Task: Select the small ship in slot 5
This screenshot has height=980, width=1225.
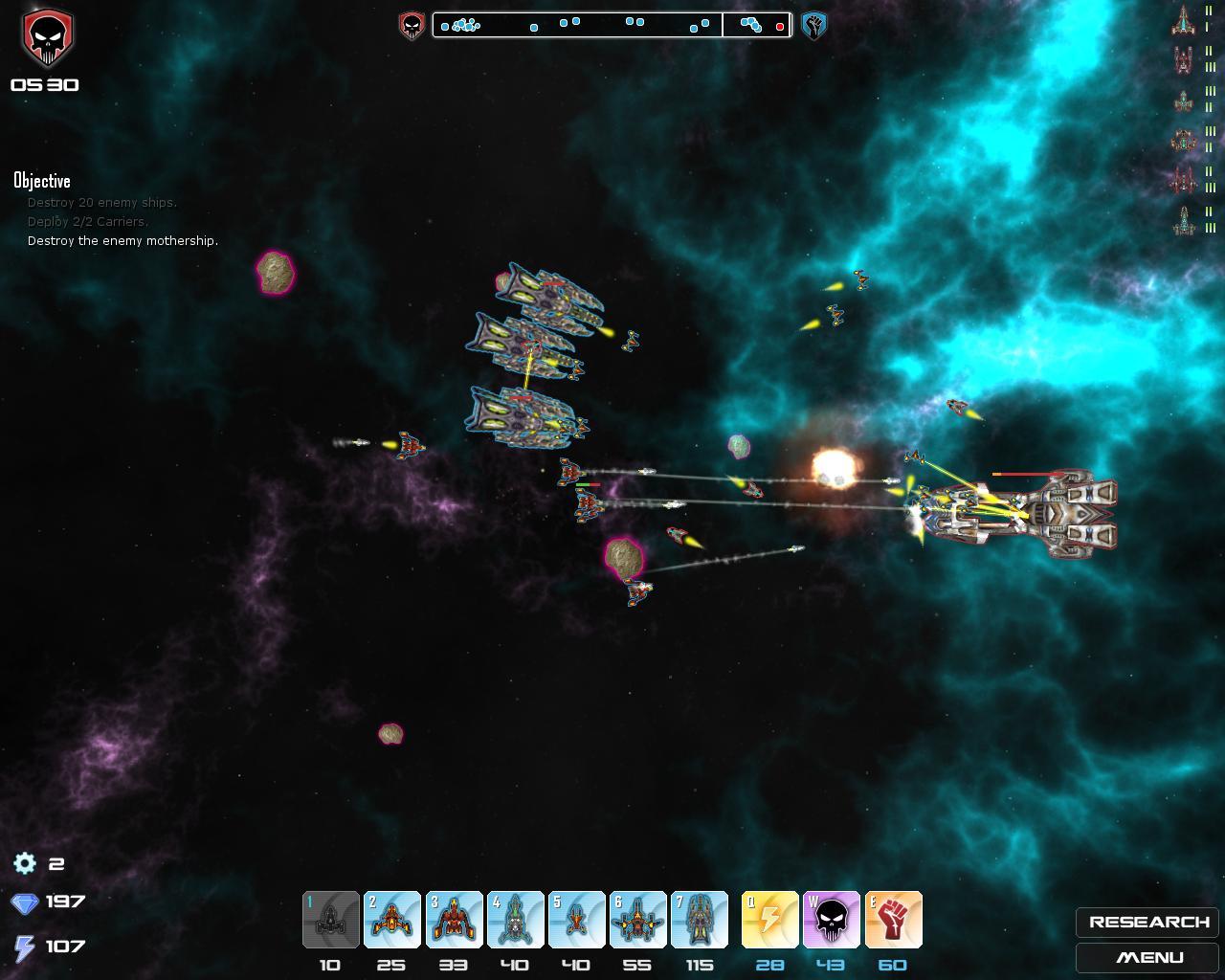Action: (576, 920)
